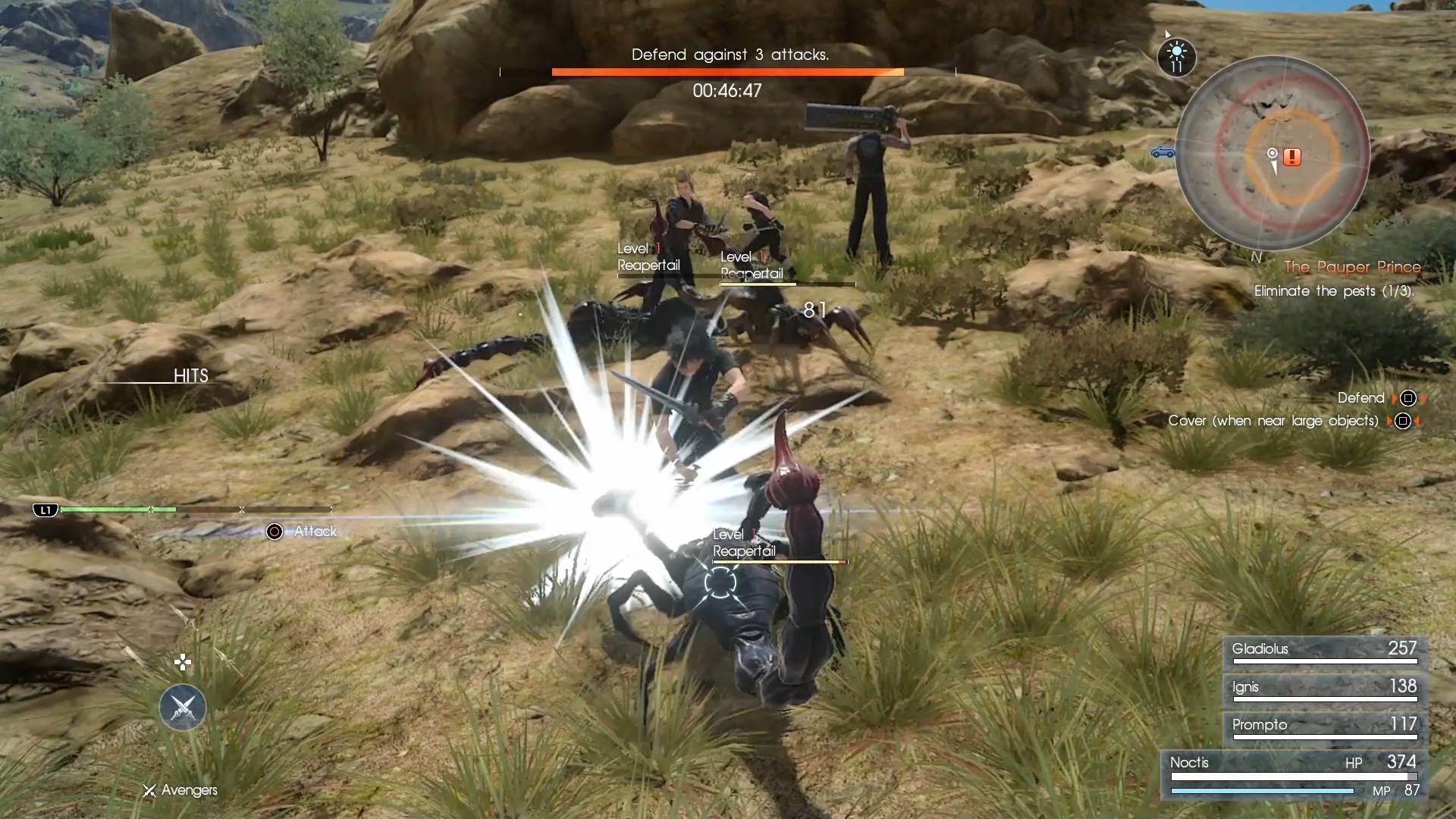Click the circle Attack button icon

coord(275,532)
